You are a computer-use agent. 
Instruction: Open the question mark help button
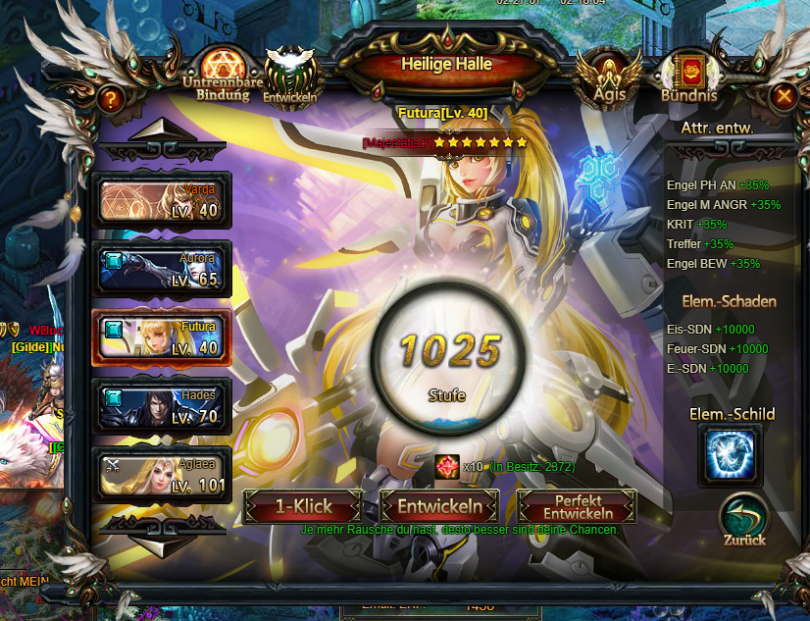click(x=110, y=99)
